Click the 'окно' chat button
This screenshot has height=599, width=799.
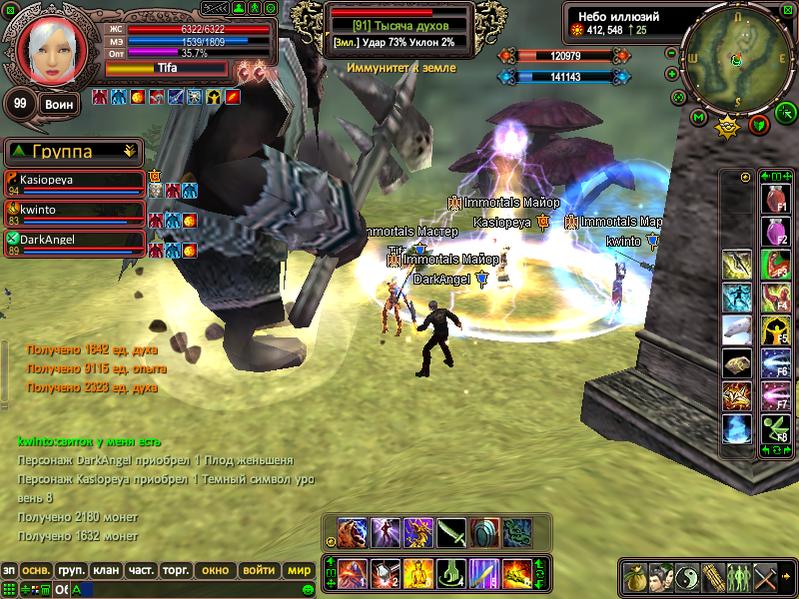coord(215,570)
